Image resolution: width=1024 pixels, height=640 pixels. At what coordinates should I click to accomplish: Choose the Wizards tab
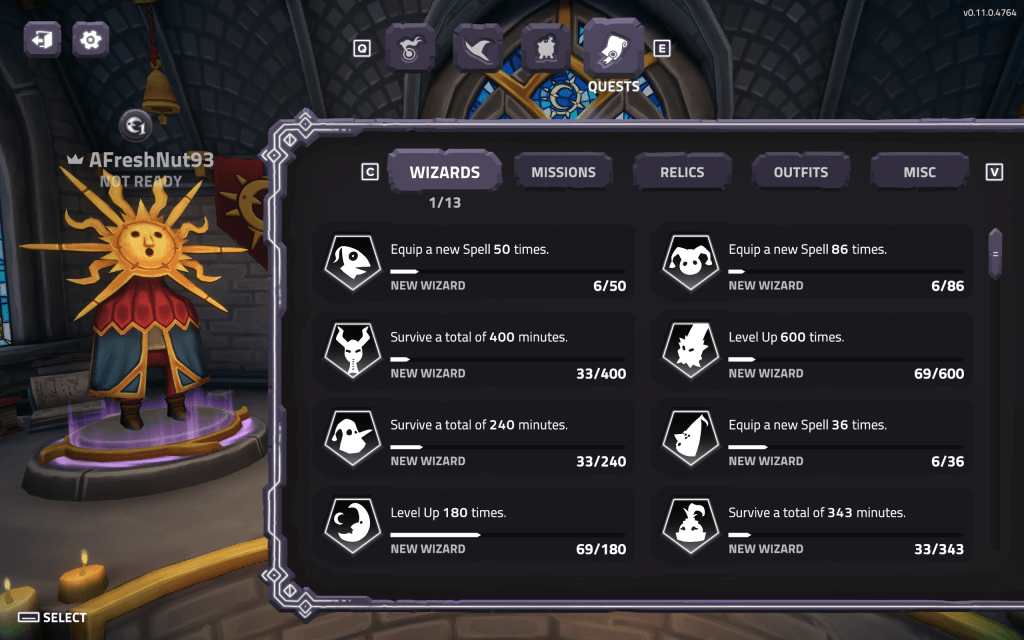(444, 172)
